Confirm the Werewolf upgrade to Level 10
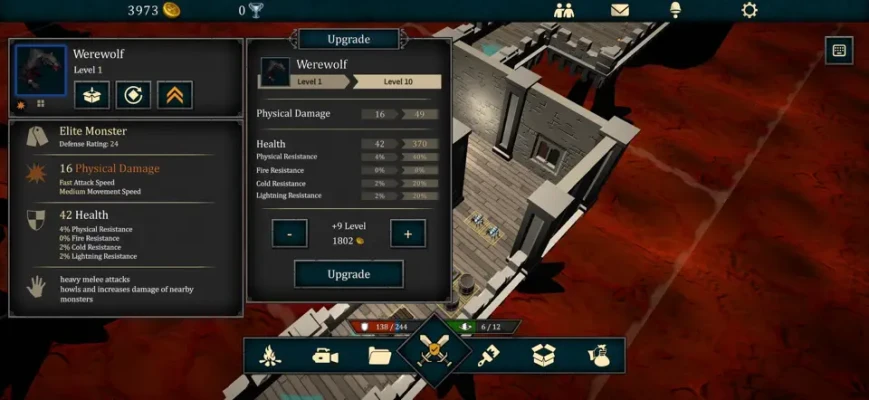 [348, 274]
